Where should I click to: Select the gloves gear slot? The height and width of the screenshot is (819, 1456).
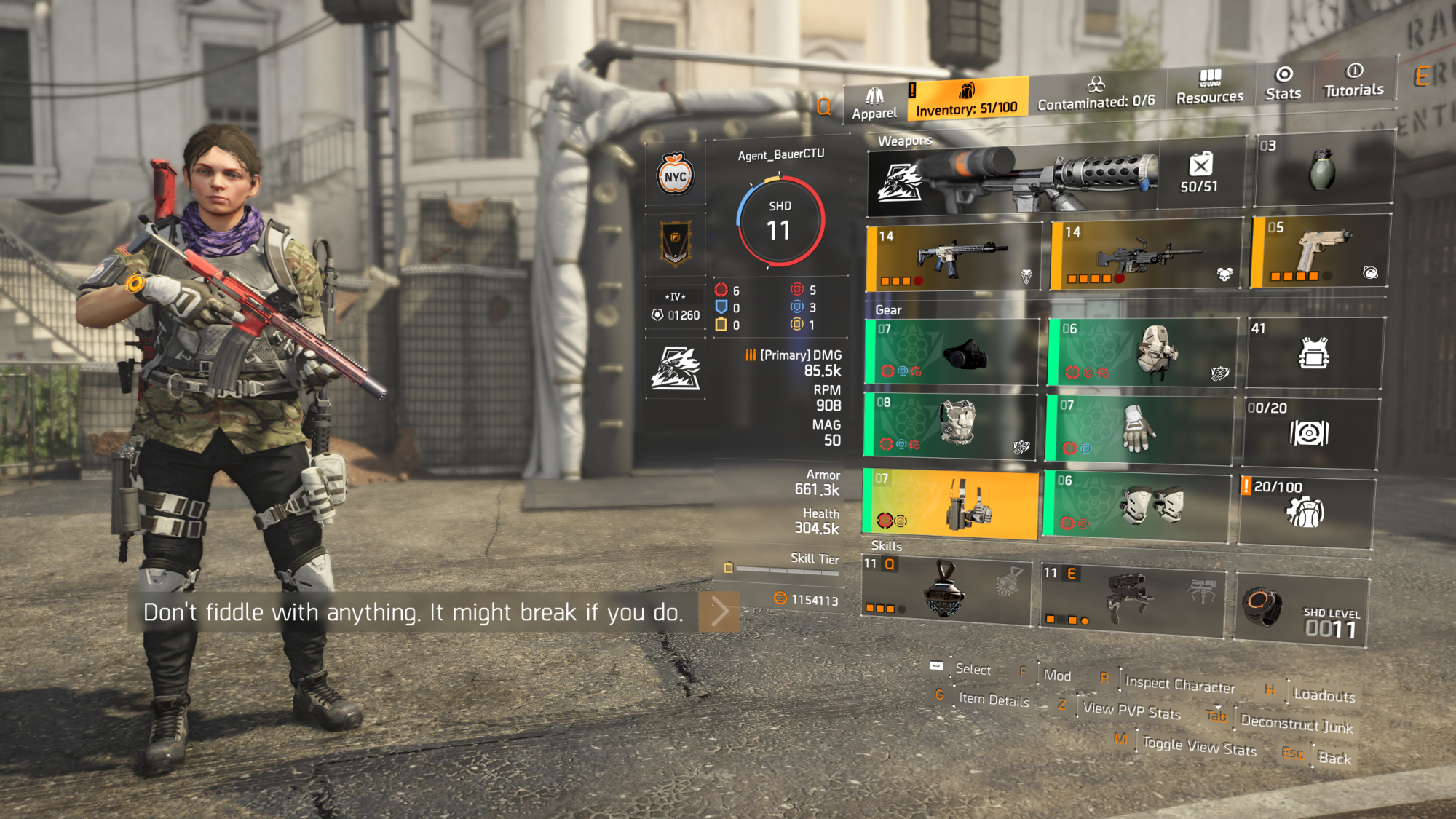point(1139,428)
